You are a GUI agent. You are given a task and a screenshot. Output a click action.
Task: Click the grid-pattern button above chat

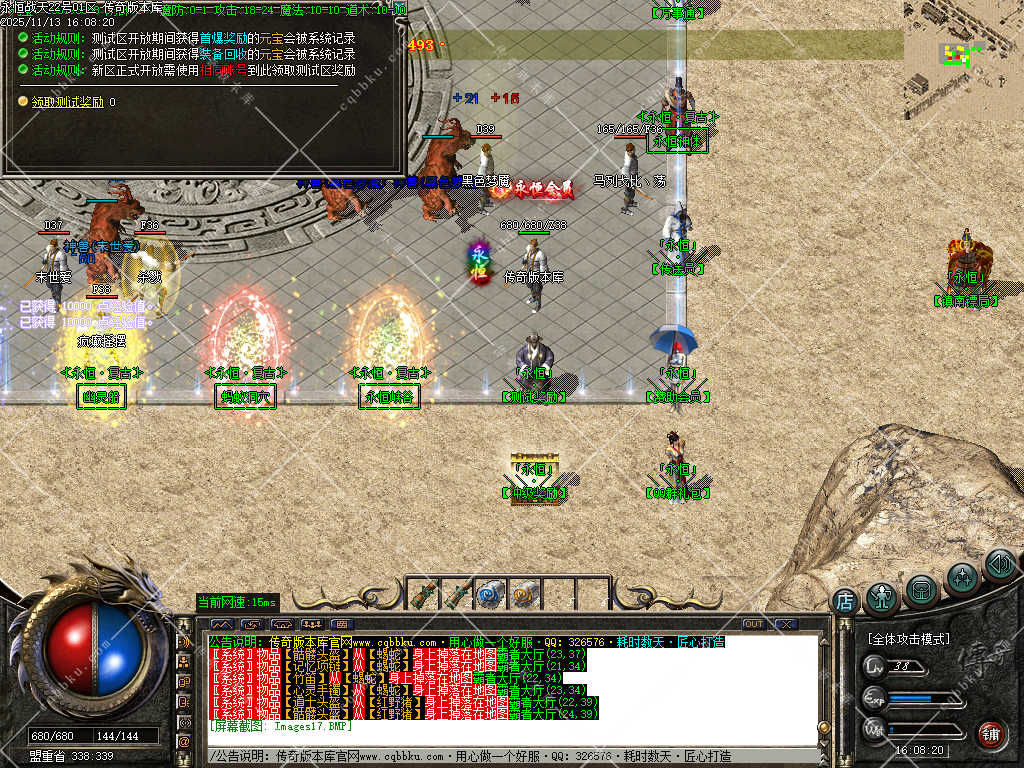click(341, 625)
